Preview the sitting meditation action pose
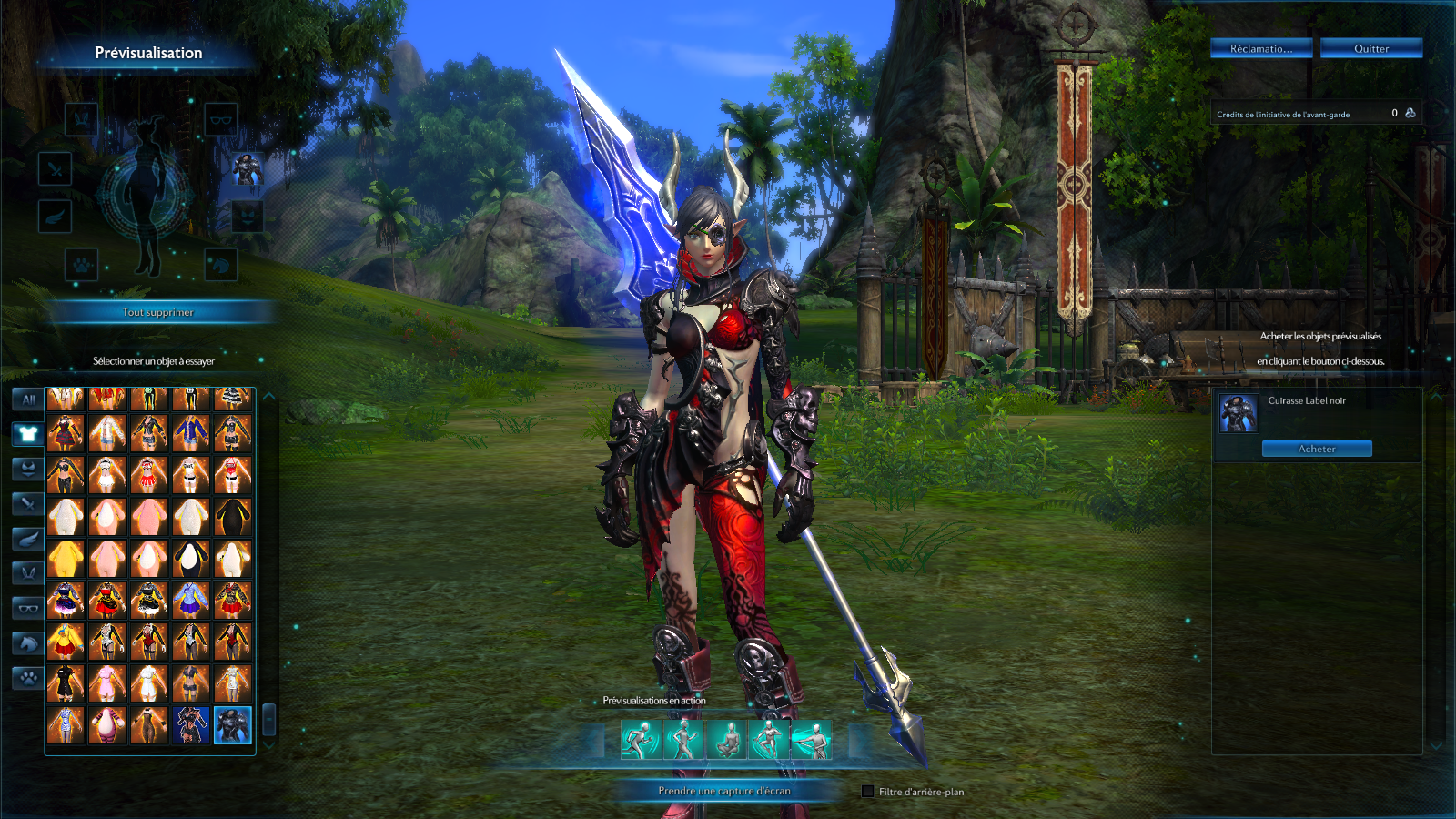Viewport: 1456px width, 819px height. tap(726, 740)
